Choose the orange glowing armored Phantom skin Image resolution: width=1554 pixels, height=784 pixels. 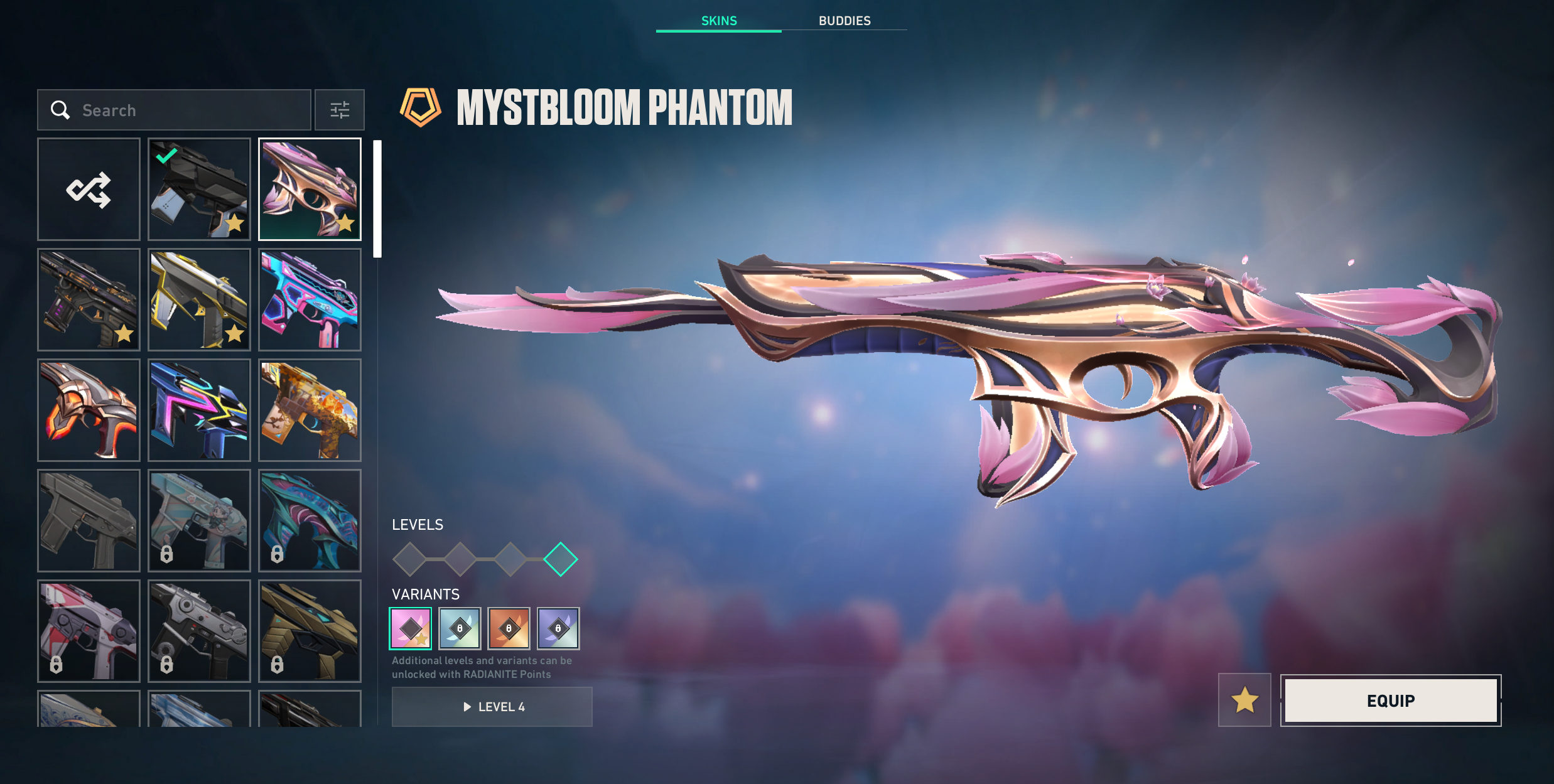click(89, 411)
